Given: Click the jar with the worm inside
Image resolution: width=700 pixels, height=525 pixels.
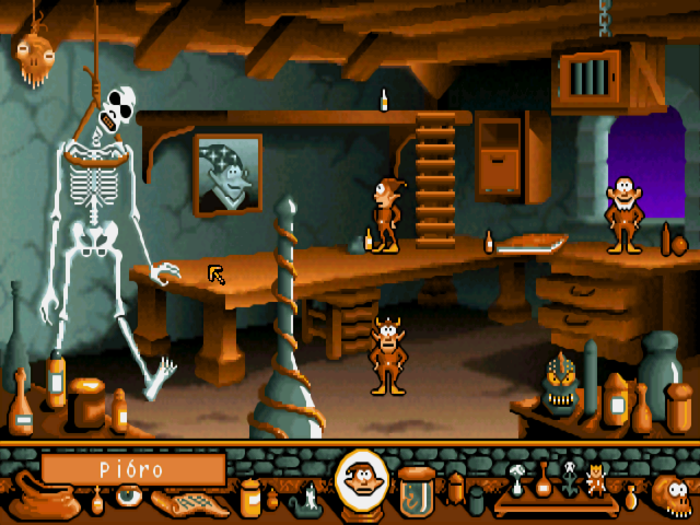Looking at the screenshot, I should (x=416, y=490).
